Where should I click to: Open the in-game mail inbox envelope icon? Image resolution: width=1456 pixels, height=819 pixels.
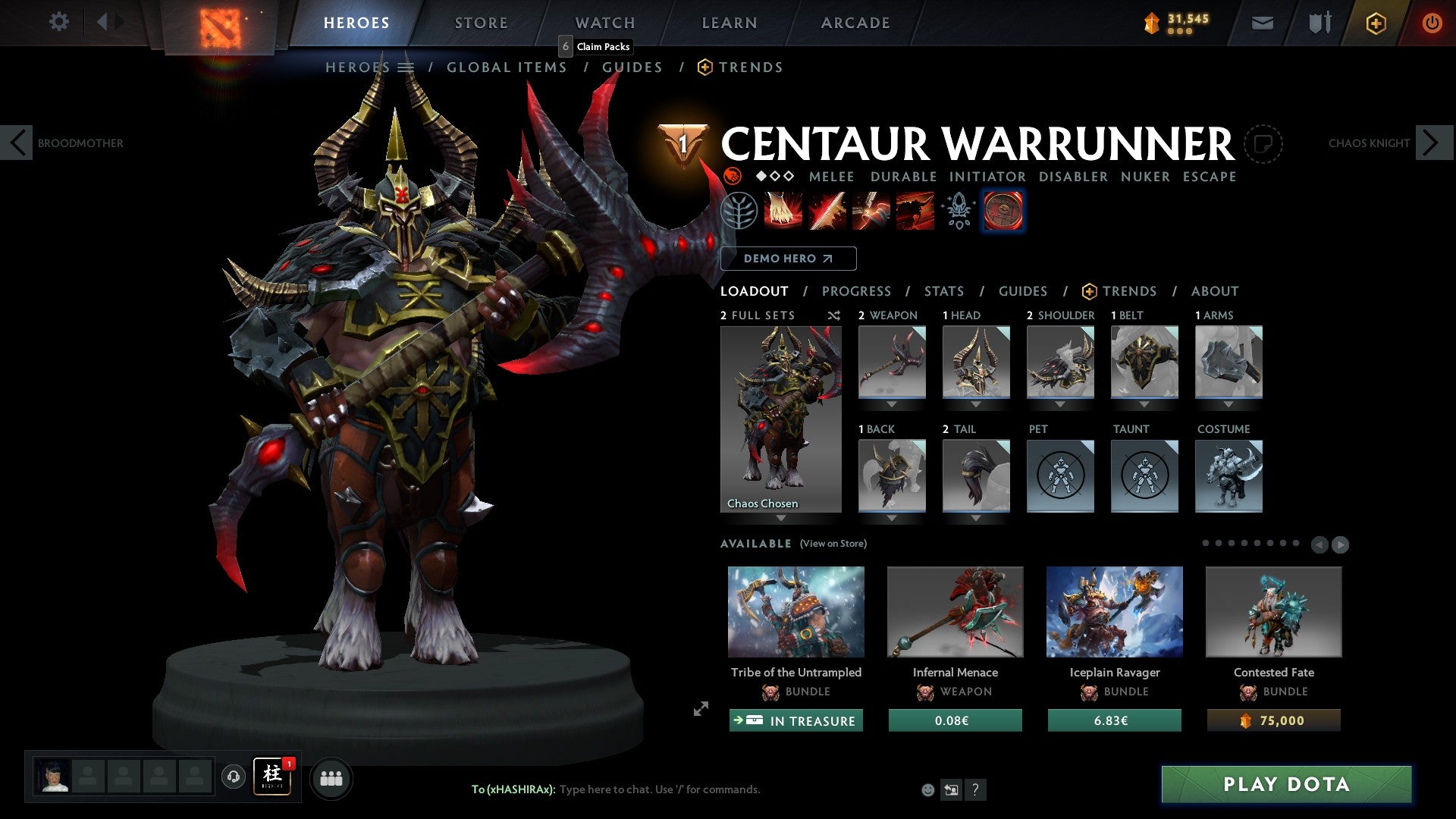click(1263, 23)
